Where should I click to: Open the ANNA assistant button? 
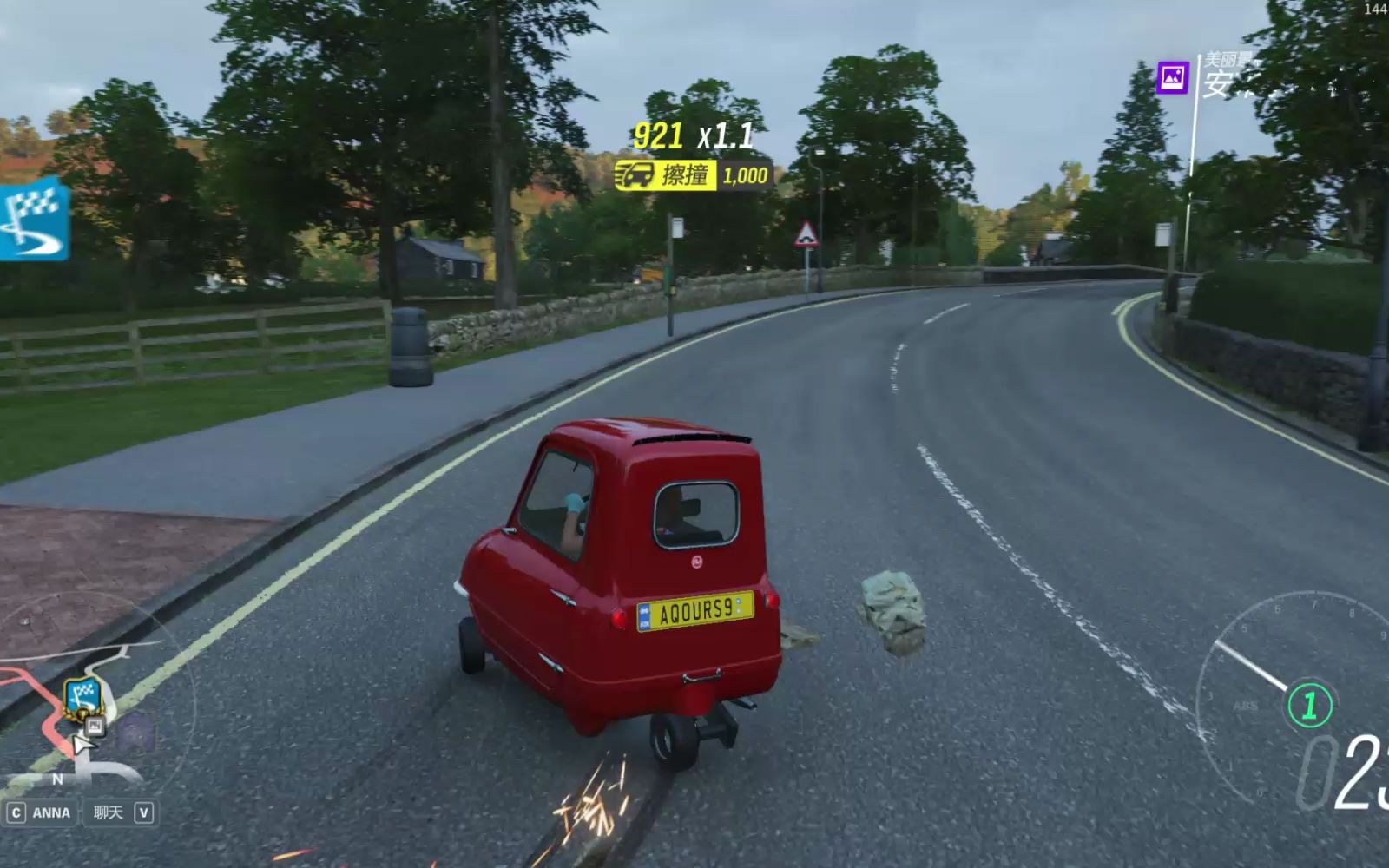pyautogui.click(x=40, y=812)
